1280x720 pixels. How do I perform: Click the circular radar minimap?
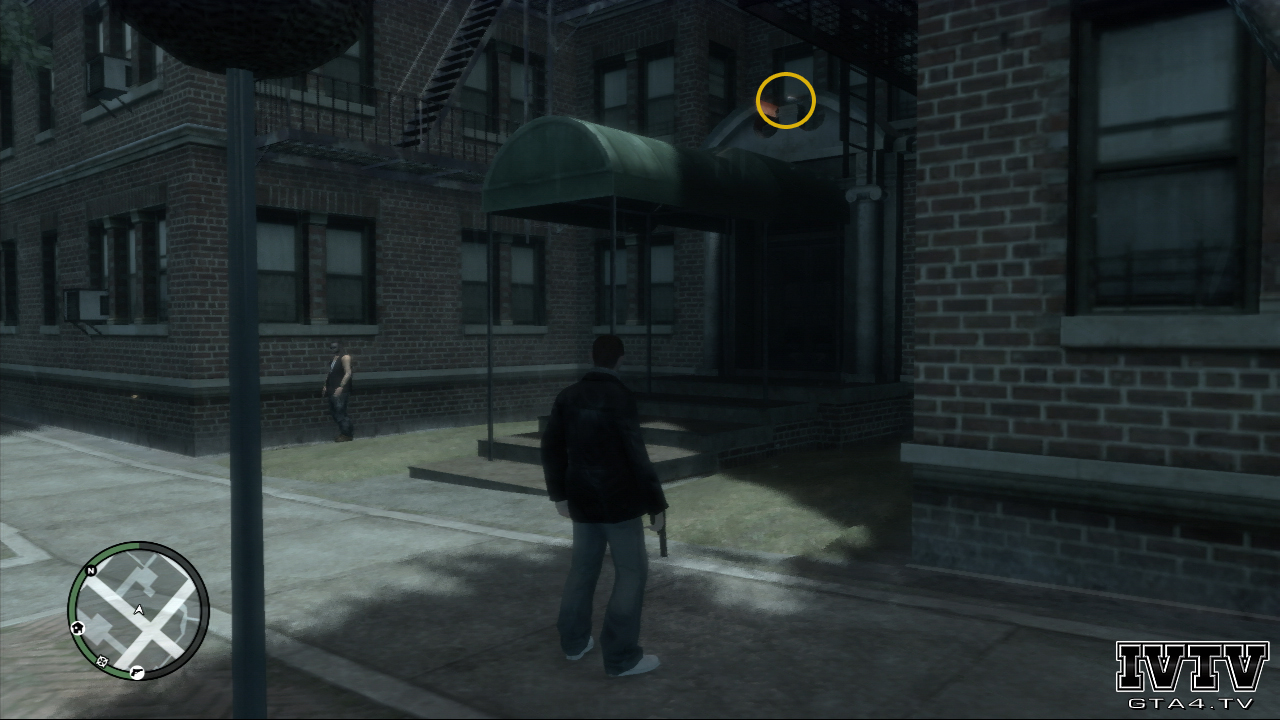click(x=138, y=611)
